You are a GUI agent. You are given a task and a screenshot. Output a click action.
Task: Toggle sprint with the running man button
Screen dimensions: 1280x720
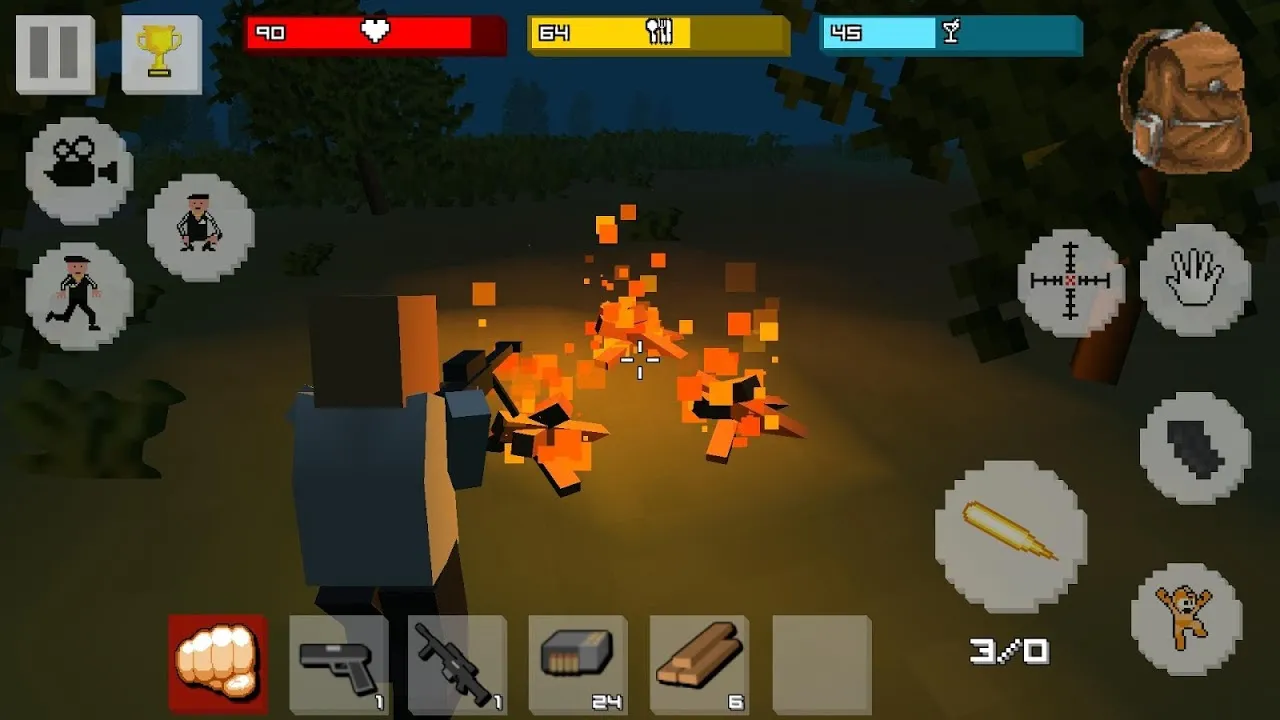[x=79, y=296]
